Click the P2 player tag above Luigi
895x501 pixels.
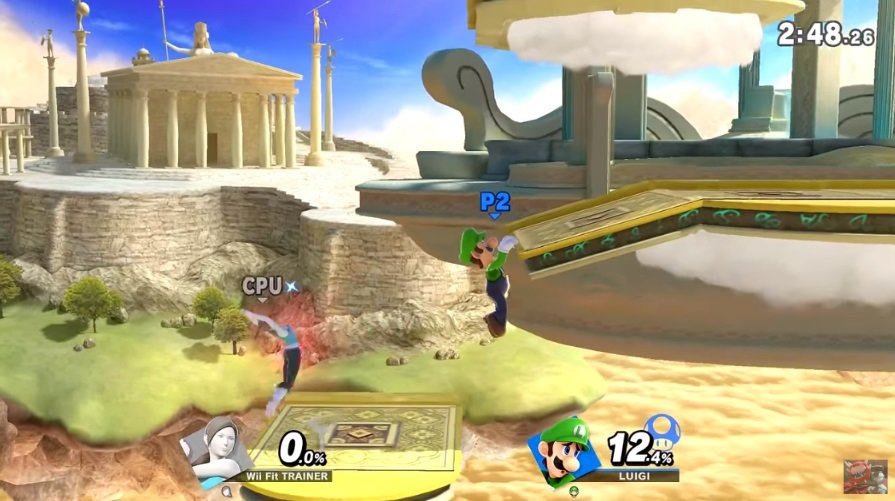[494, 203]
